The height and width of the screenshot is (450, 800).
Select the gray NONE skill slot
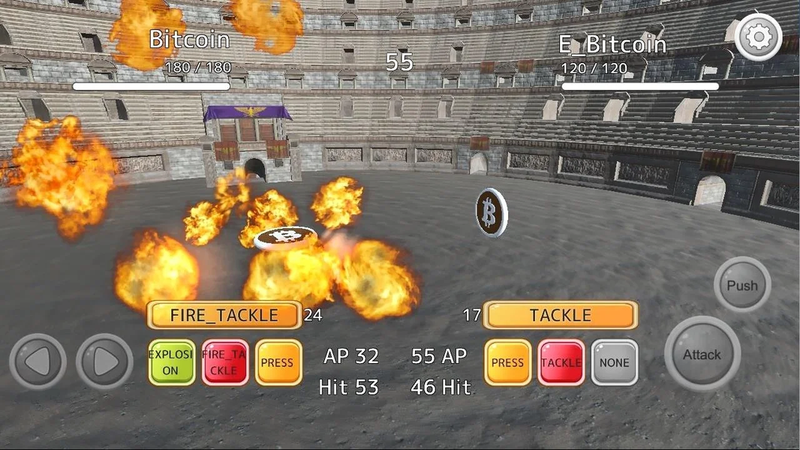click(x=614, y=362)
